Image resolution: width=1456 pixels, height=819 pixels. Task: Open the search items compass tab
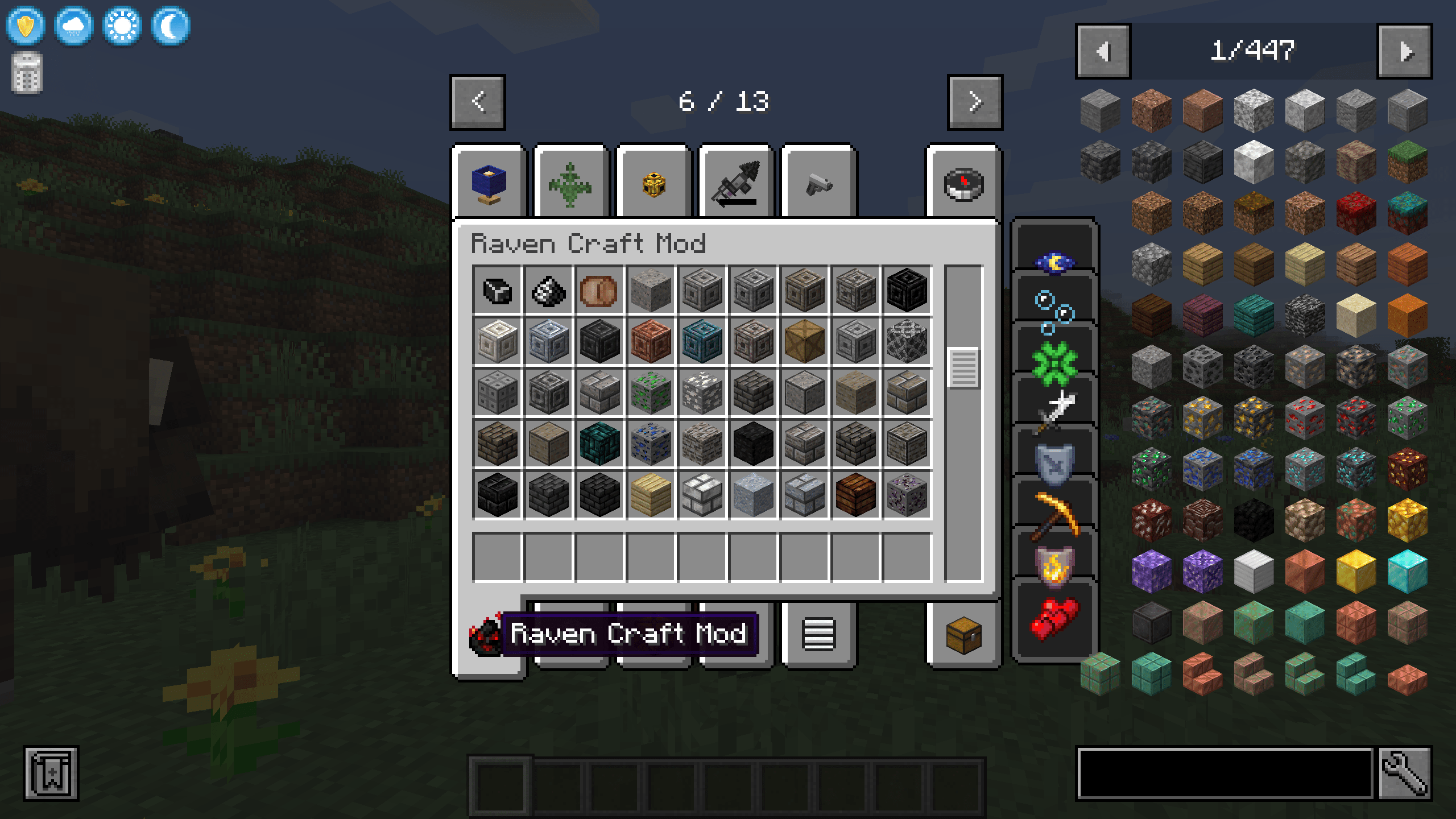point(963,183)
